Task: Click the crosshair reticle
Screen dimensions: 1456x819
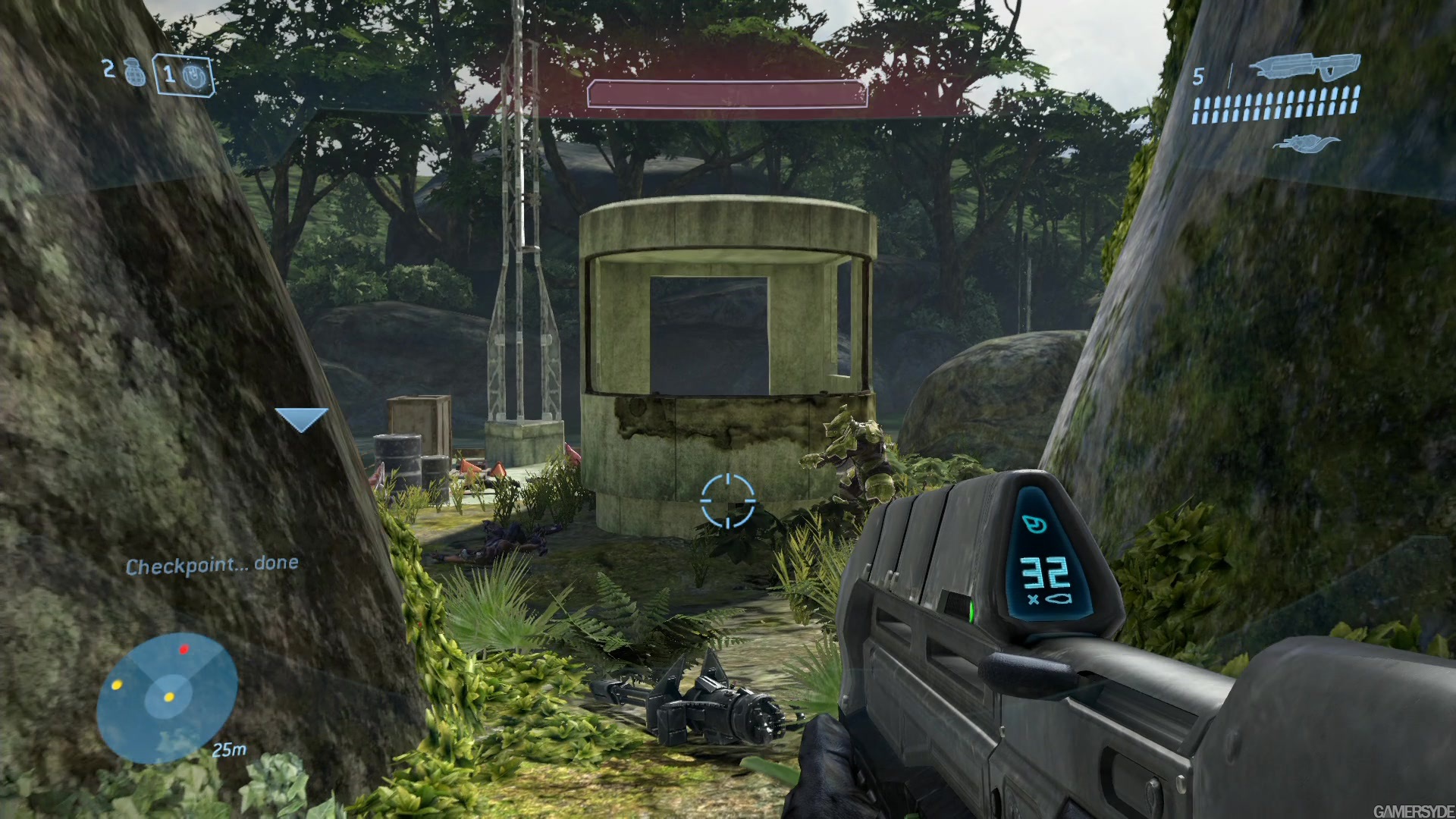Action: point(729,500)
